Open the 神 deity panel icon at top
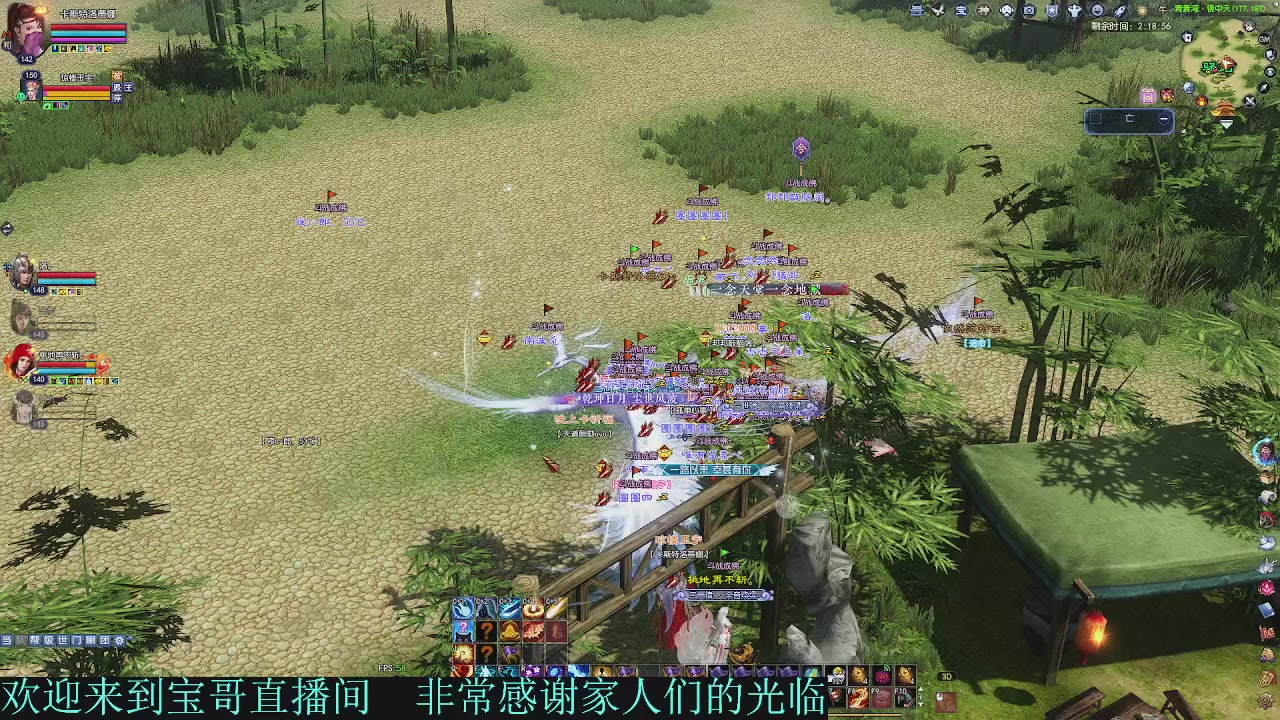 click(x=985, y=9)
